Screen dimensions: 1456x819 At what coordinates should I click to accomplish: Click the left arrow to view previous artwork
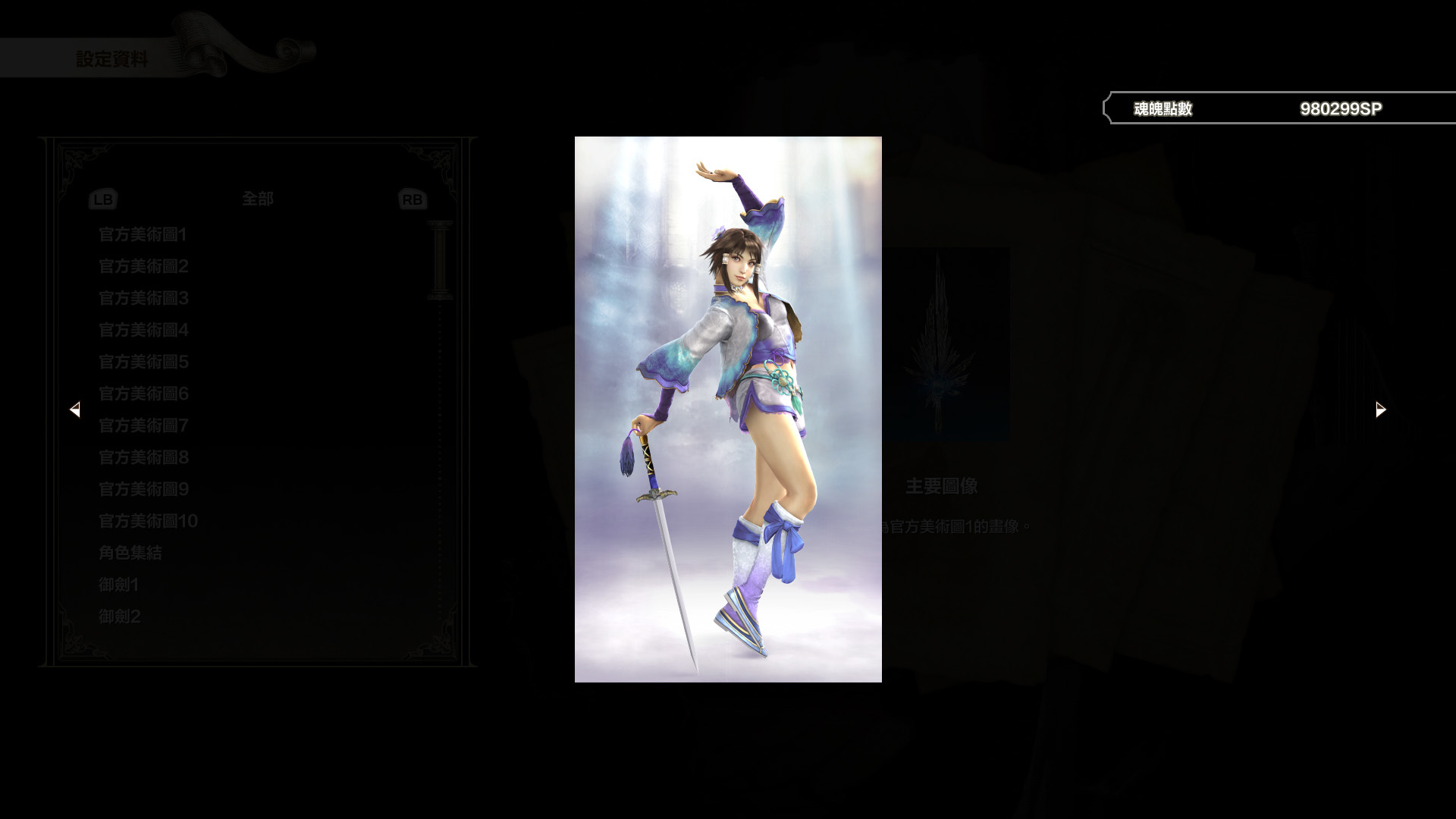click(x=76, y=409)
